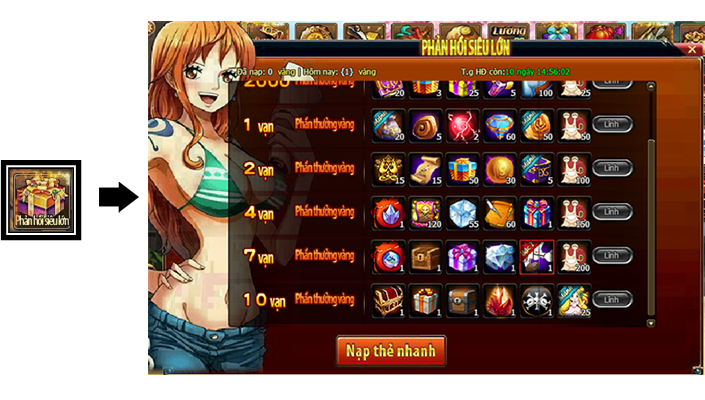
Task: Claim the 7 vạn reward with Lĩnh
Action: (x=611, y=256)
